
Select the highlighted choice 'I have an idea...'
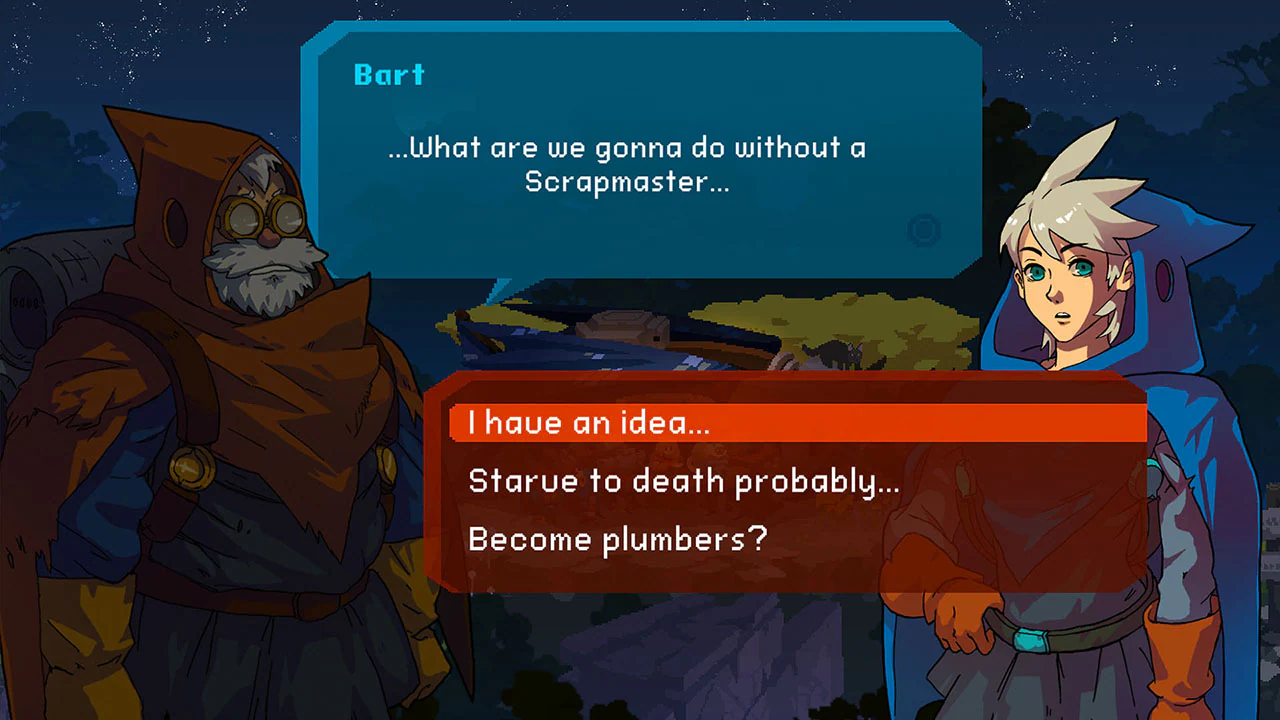click(590, 422)
